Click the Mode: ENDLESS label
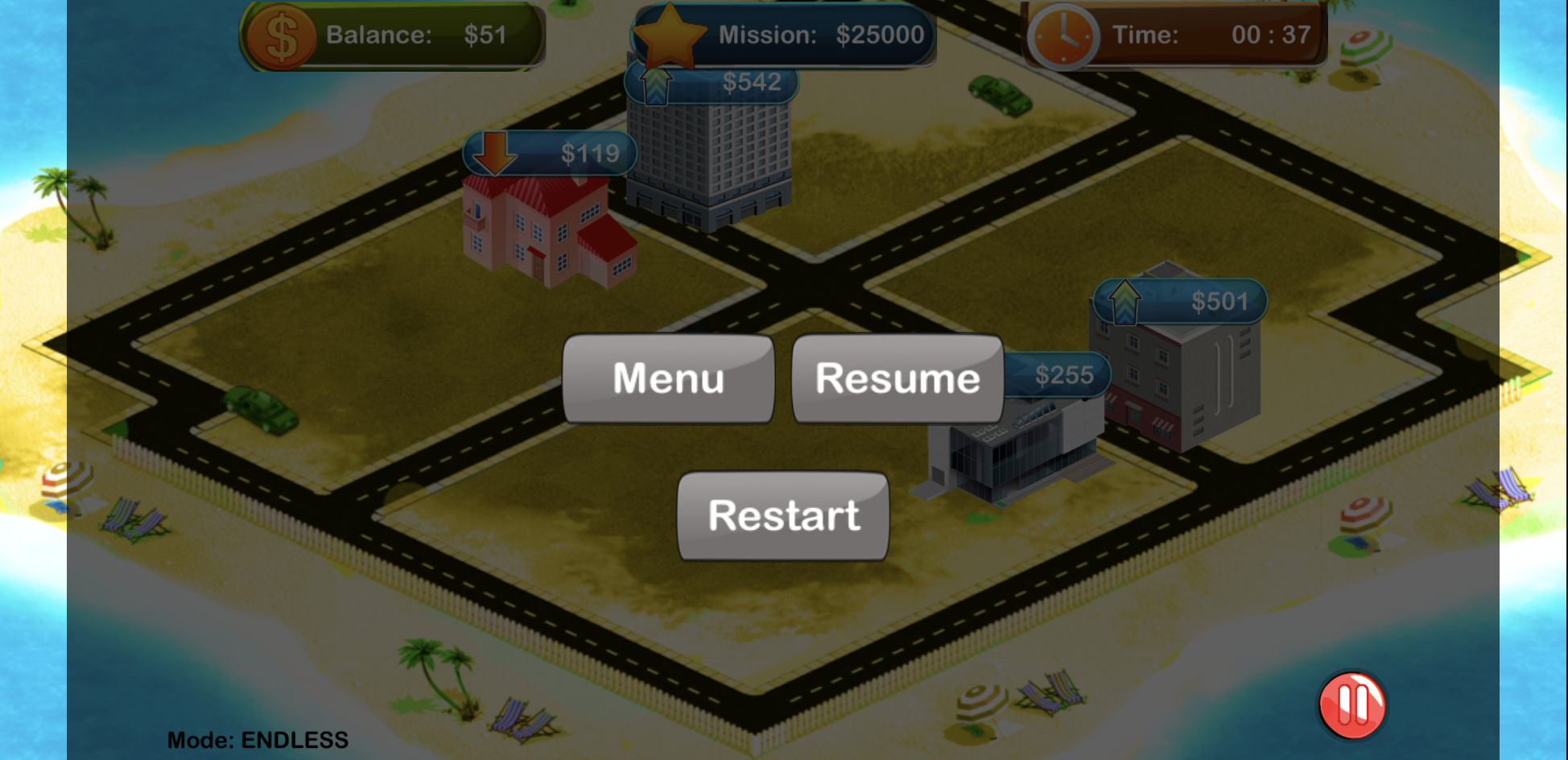 click(x=258, y=739)
